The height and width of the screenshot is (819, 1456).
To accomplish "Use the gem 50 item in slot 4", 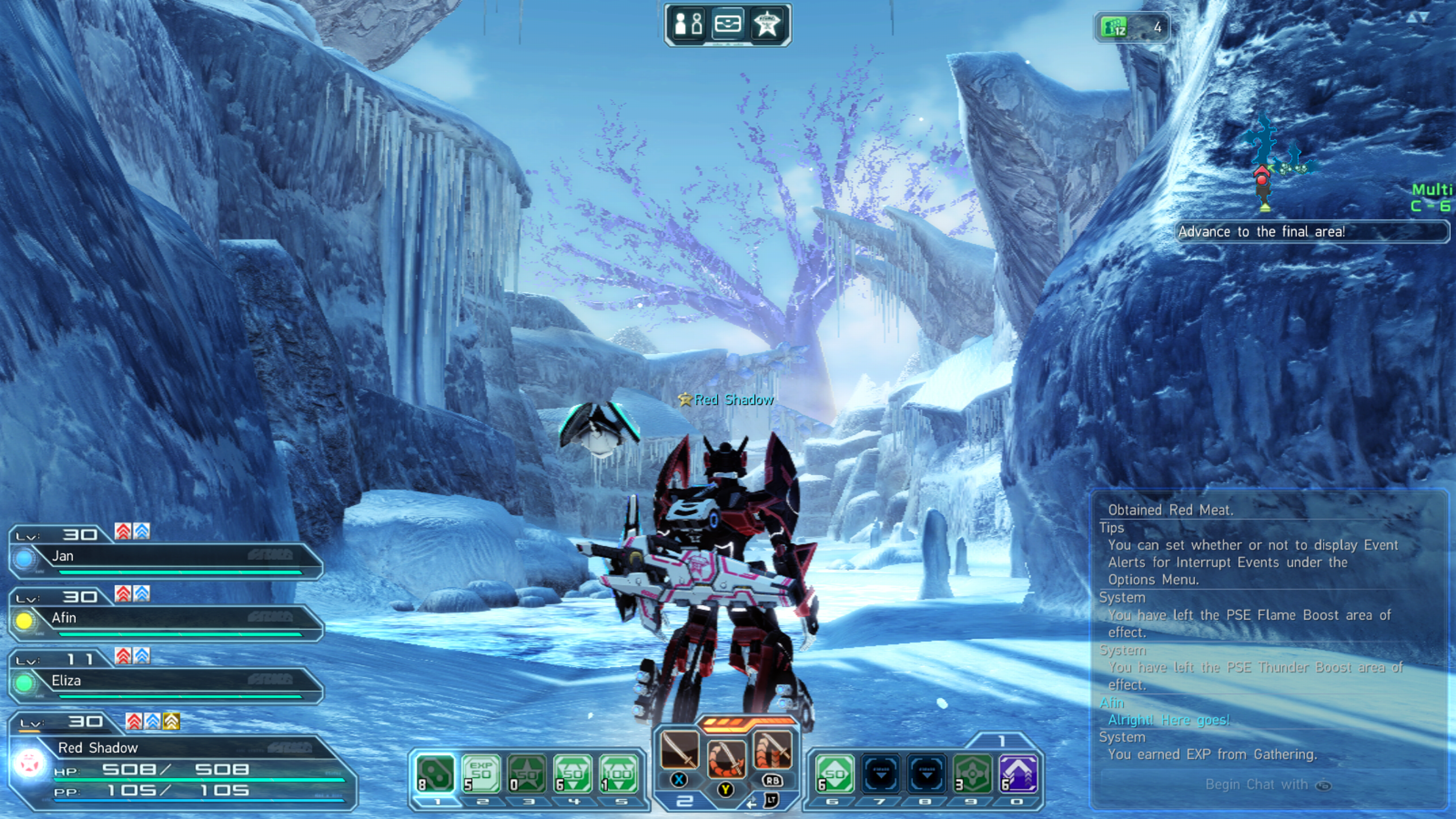I will [573, 774].
